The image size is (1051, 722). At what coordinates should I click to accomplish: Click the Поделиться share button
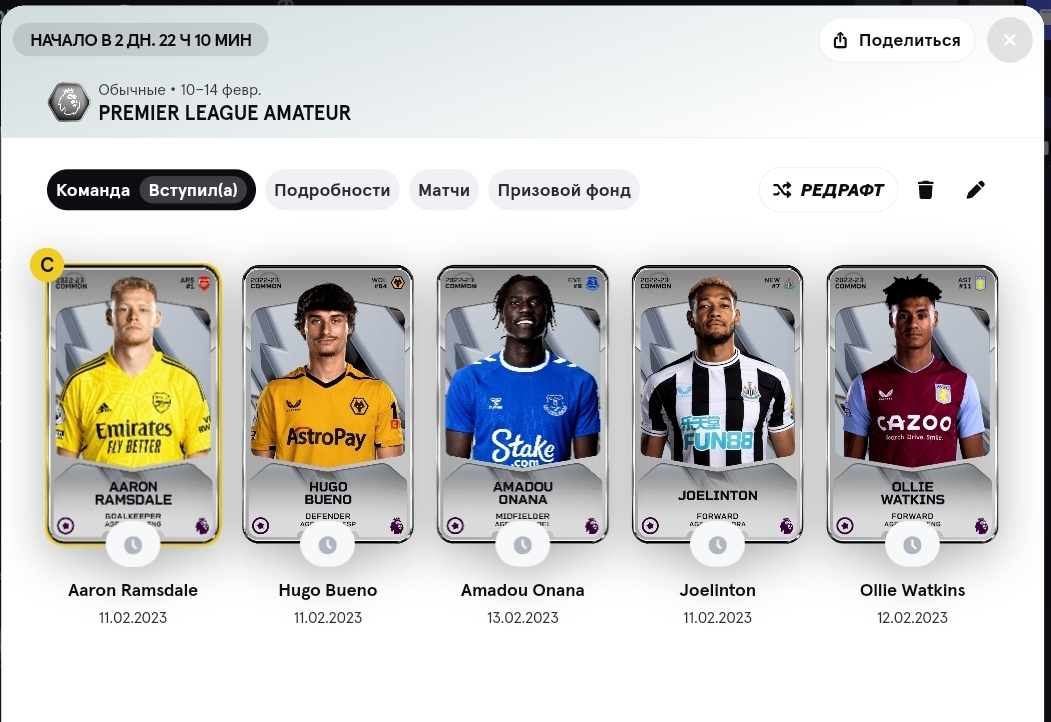click(x=897, y=40)
